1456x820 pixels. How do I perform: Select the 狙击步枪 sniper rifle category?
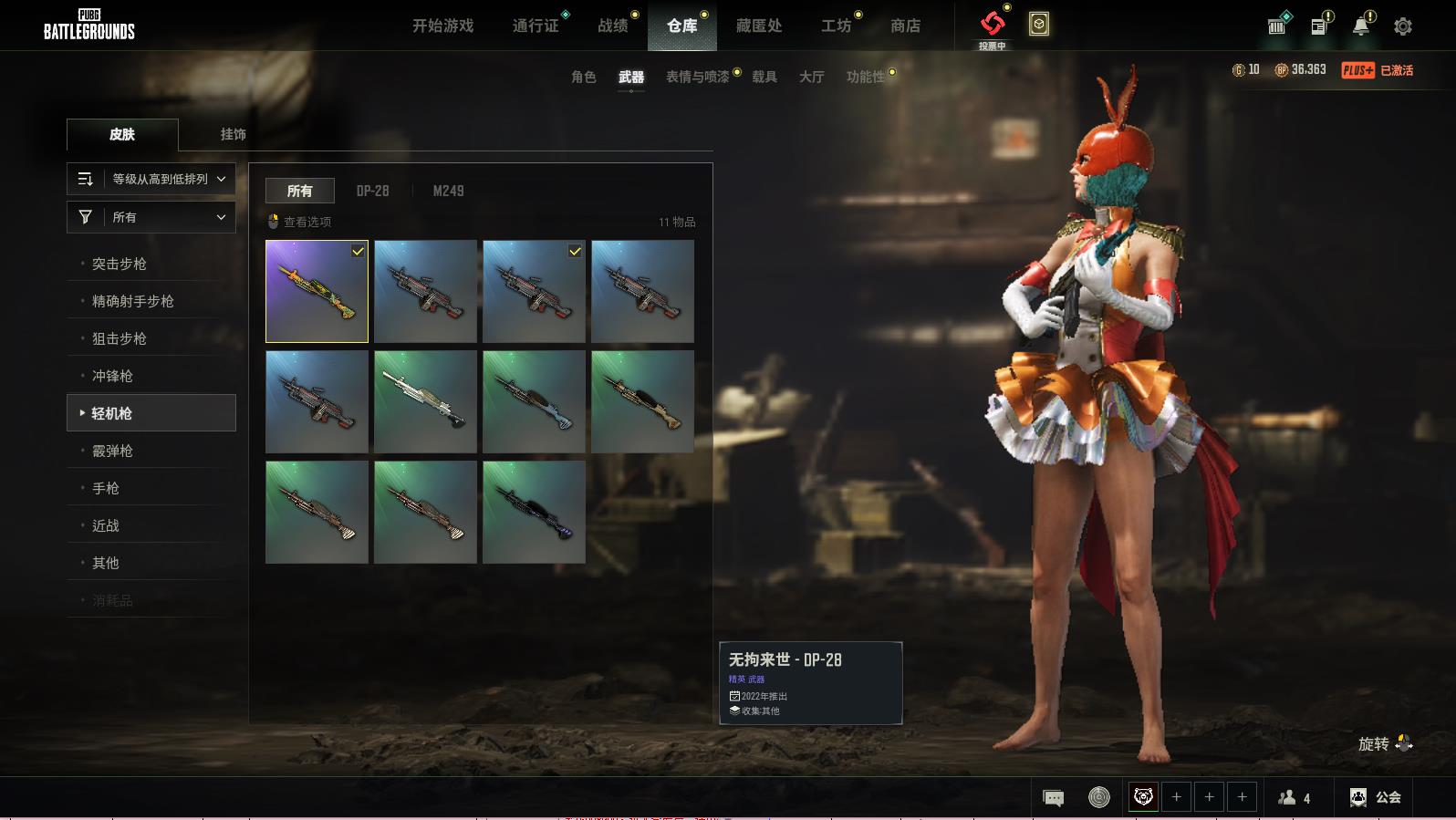tap(120, 338)
